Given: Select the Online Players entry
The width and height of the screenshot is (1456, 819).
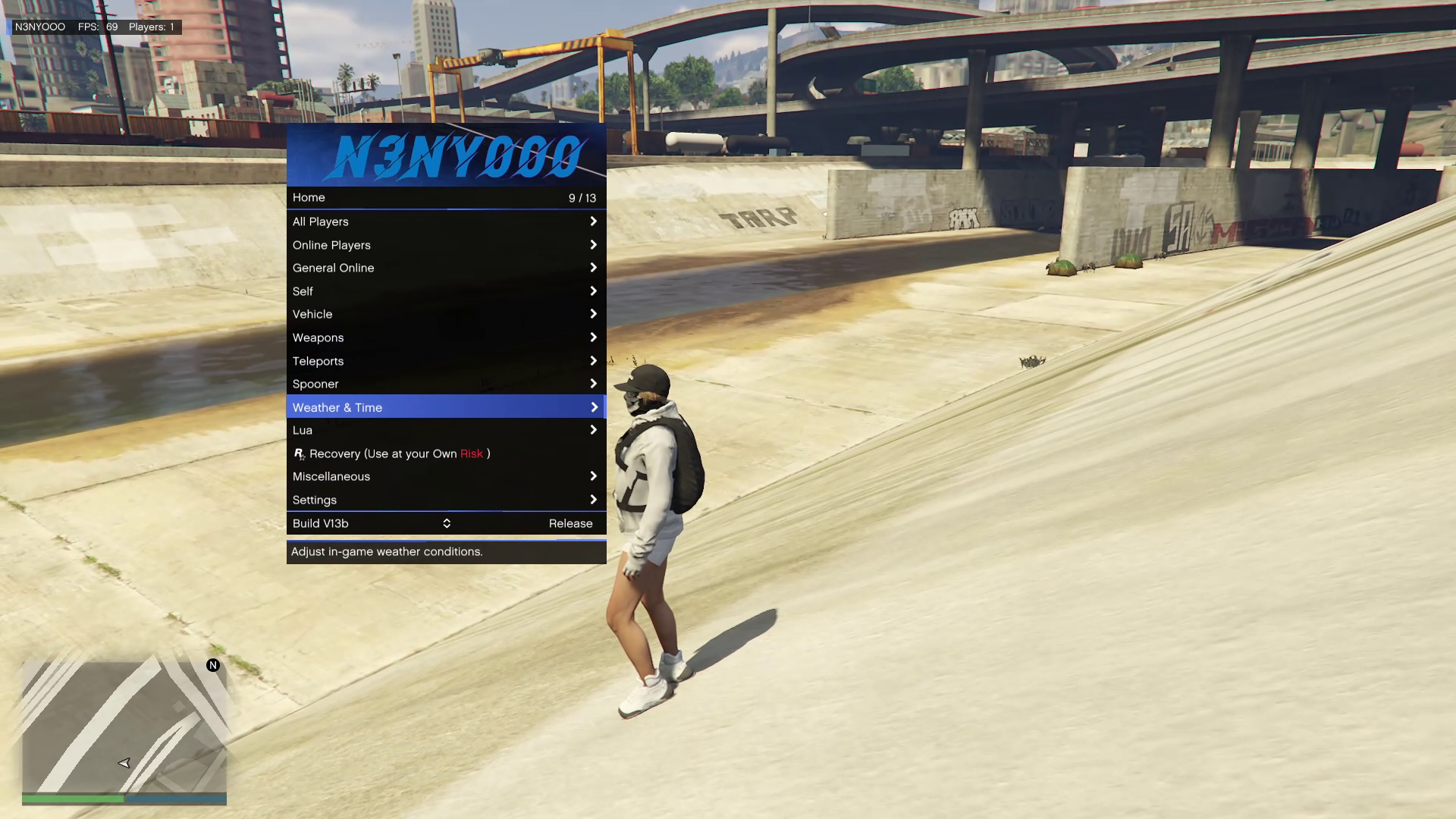Looking at the screenshot, I should click(446, 245).
